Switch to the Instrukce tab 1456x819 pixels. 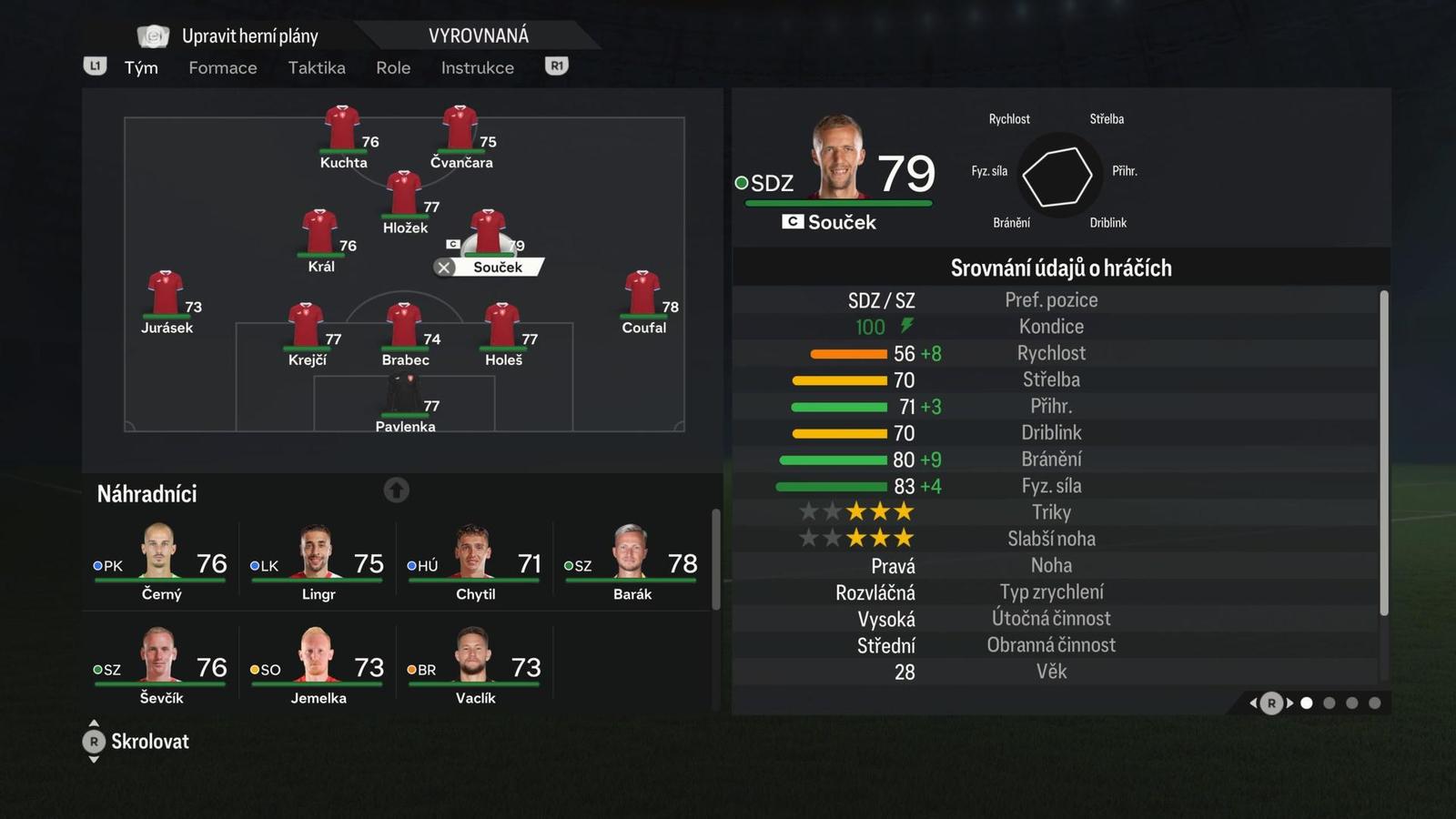click(x=478, y=67)
